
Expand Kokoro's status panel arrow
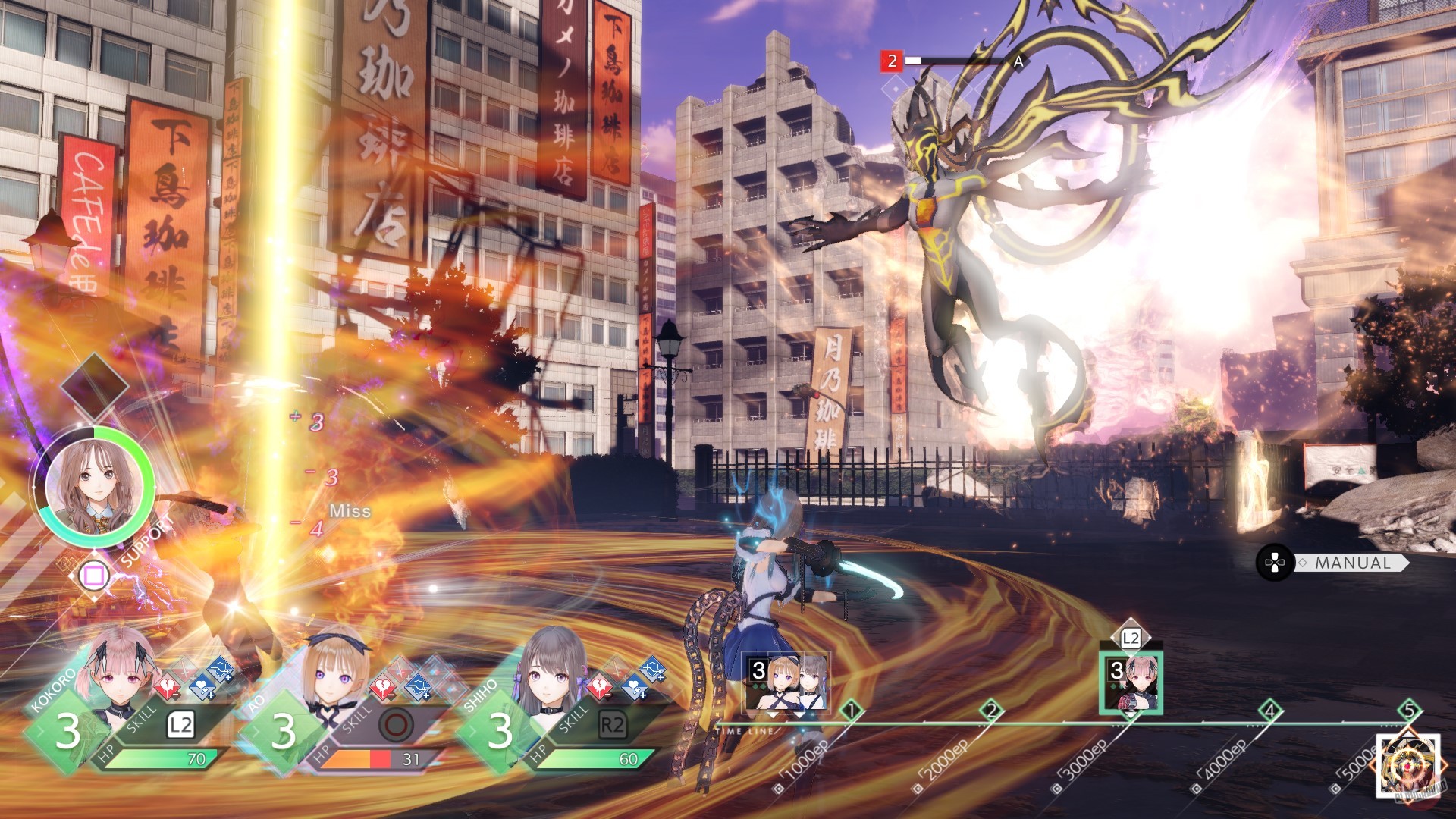coord(40,730)
